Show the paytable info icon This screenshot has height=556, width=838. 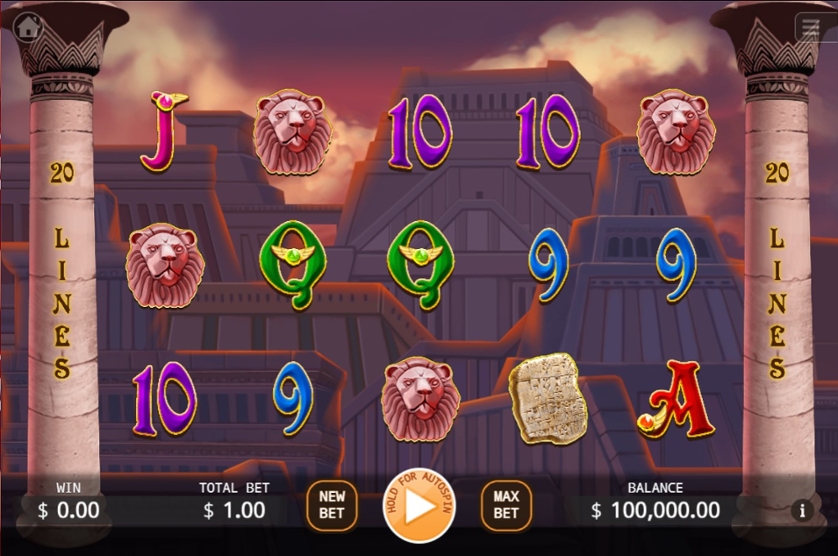coord(801,510)
